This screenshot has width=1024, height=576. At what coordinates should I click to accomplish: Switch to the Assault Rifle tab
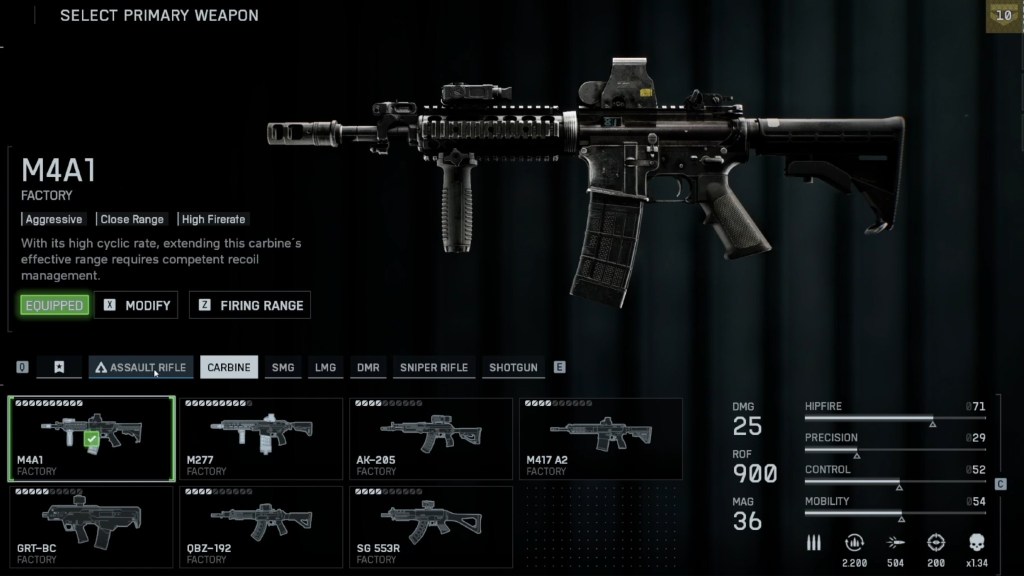pos(141,367)
